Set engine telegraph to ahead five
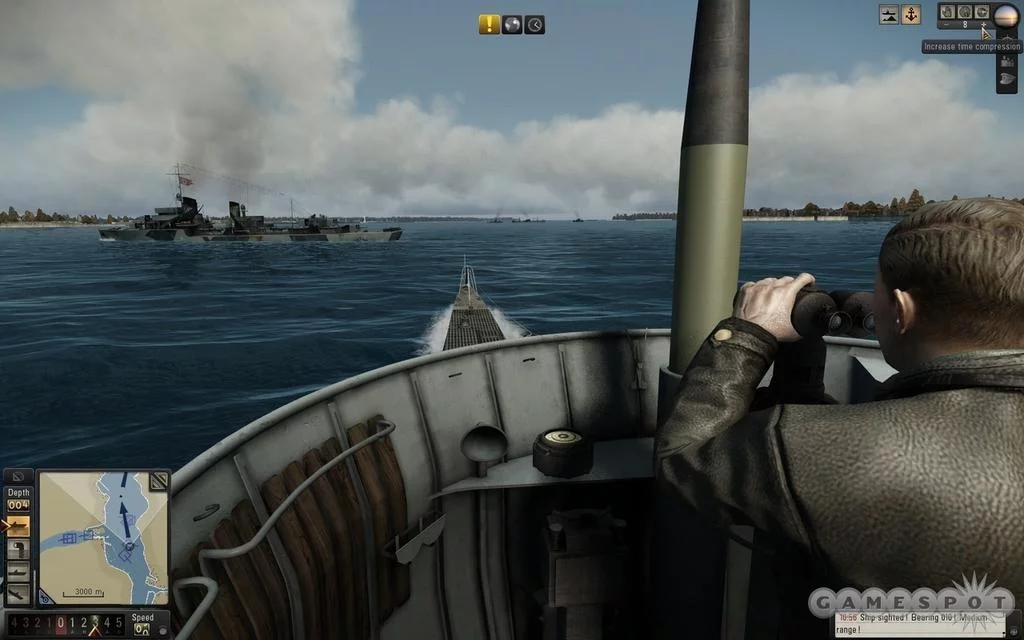 [120, 623]
